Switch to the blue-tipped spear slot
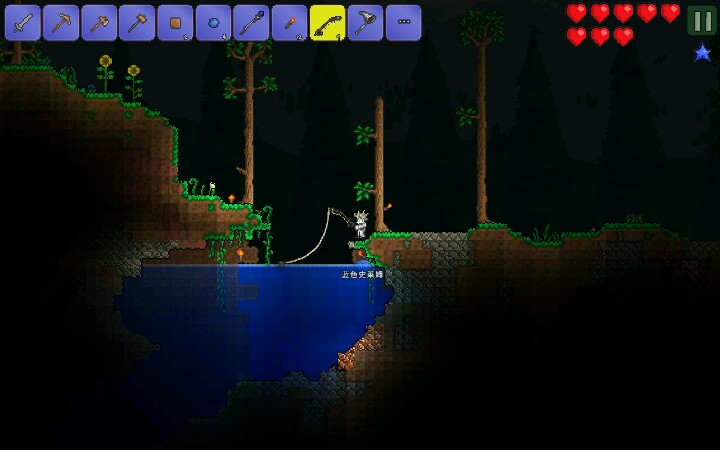 pyautogui.click(x=251, y=22)
